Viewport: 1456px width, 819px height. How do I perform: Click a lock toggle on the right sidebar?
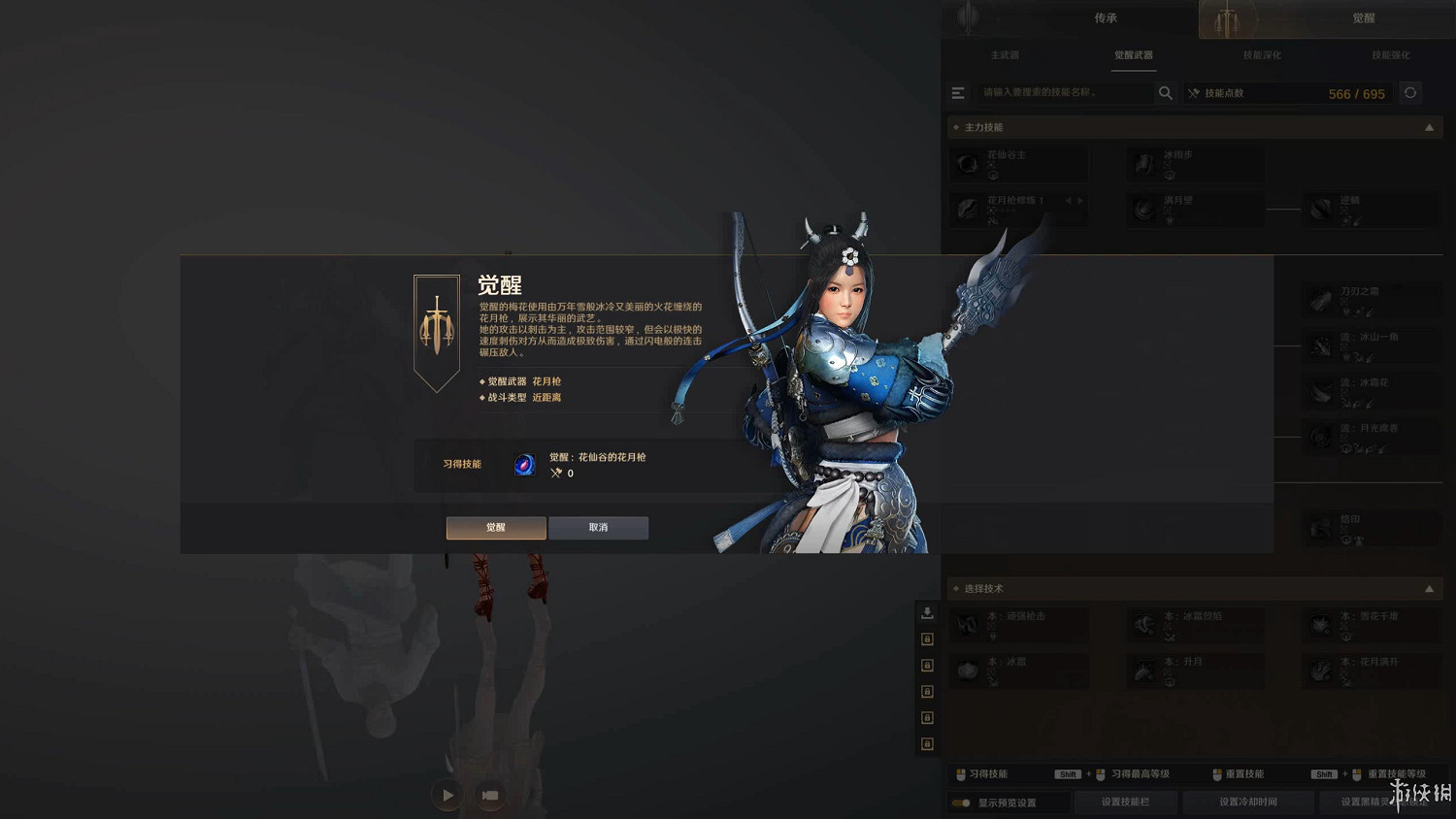click(927, 639)
